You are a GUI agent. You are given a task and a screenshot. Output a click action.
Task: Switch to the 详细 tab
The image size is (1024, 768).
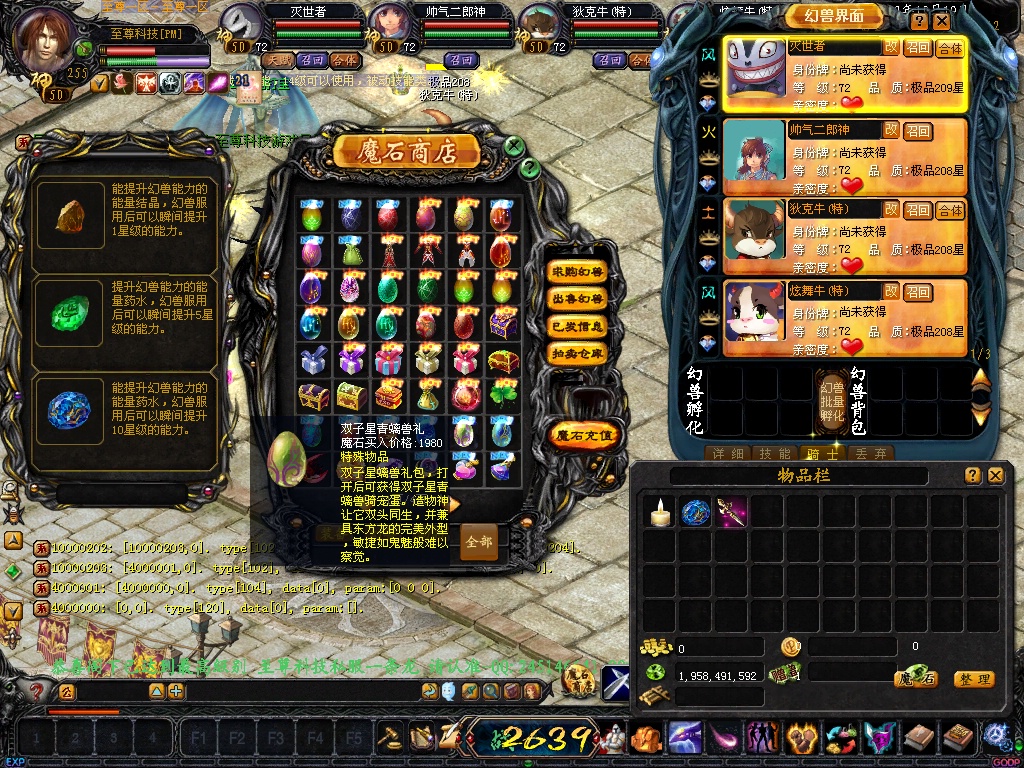(x=727, y=454)
